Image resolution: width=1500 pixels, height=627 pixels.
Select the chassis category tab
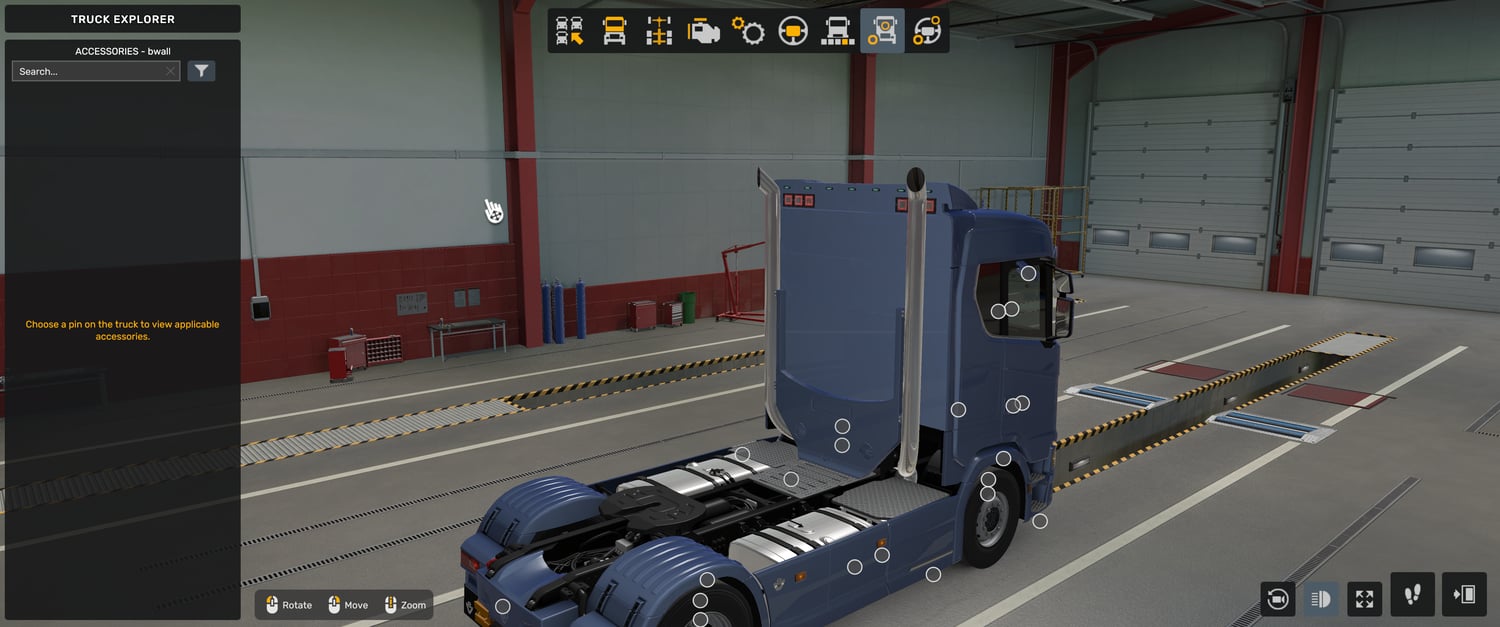(x=659, y=31)
